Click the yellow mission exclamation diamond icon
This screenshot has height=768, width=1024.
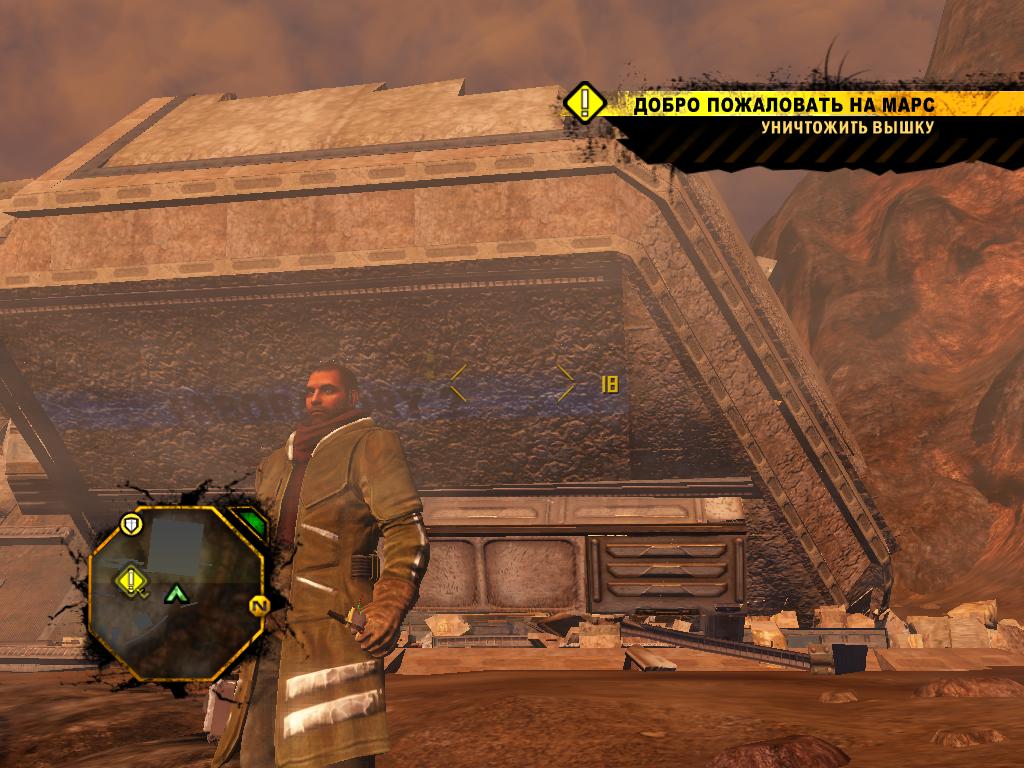tap(584, 103)
